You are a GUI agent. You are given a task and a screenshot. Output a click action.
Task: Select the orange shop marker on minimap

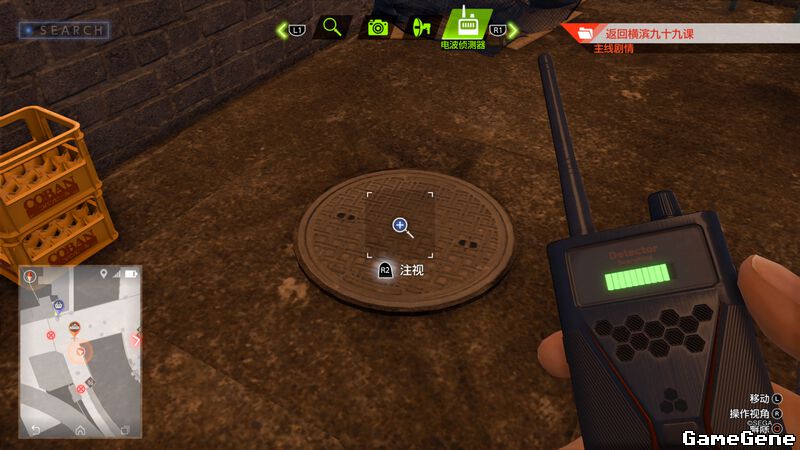point(74,328)
